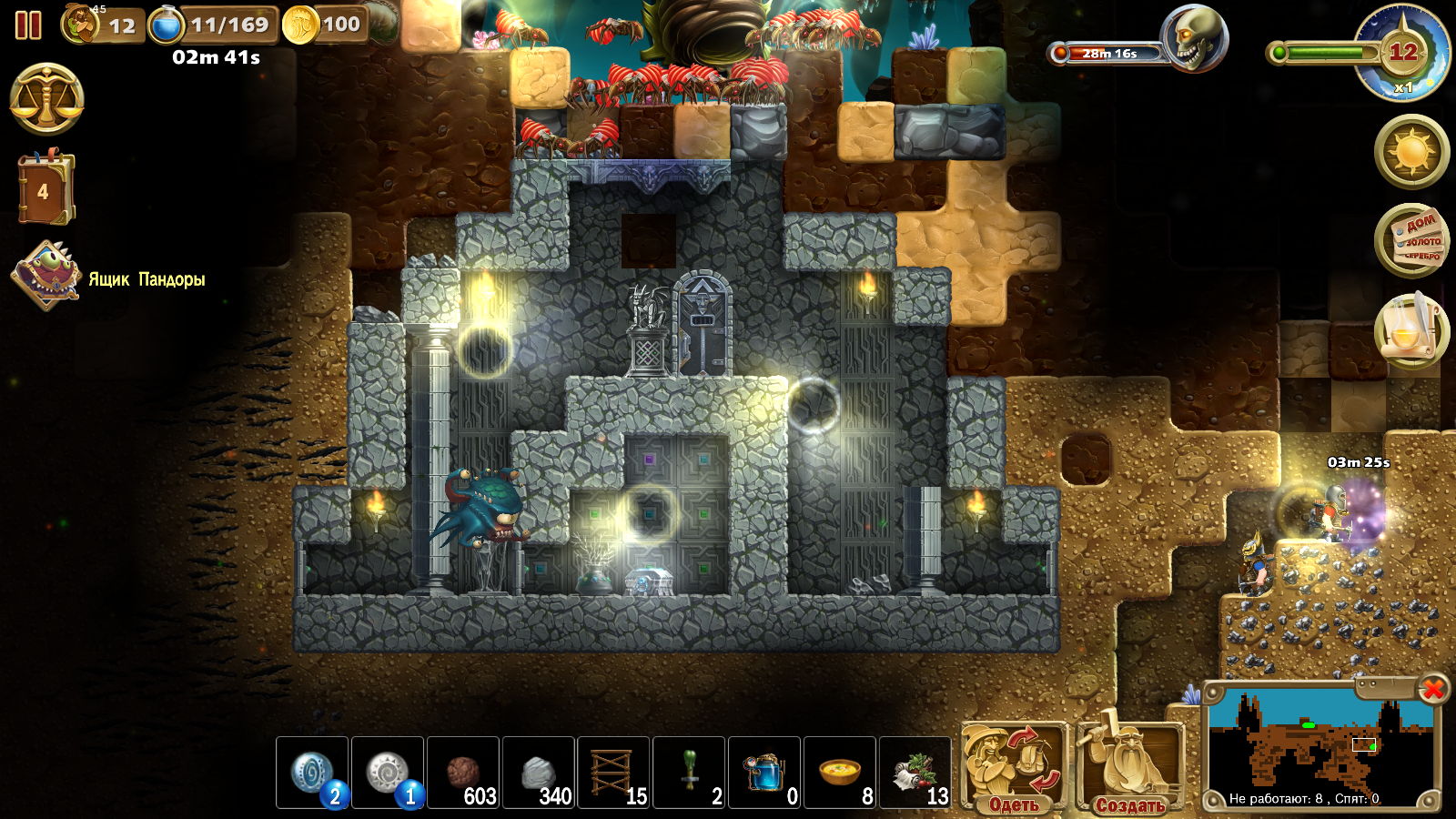
Task: Open the potion and scroll recipes icon
Action: 1411,329
